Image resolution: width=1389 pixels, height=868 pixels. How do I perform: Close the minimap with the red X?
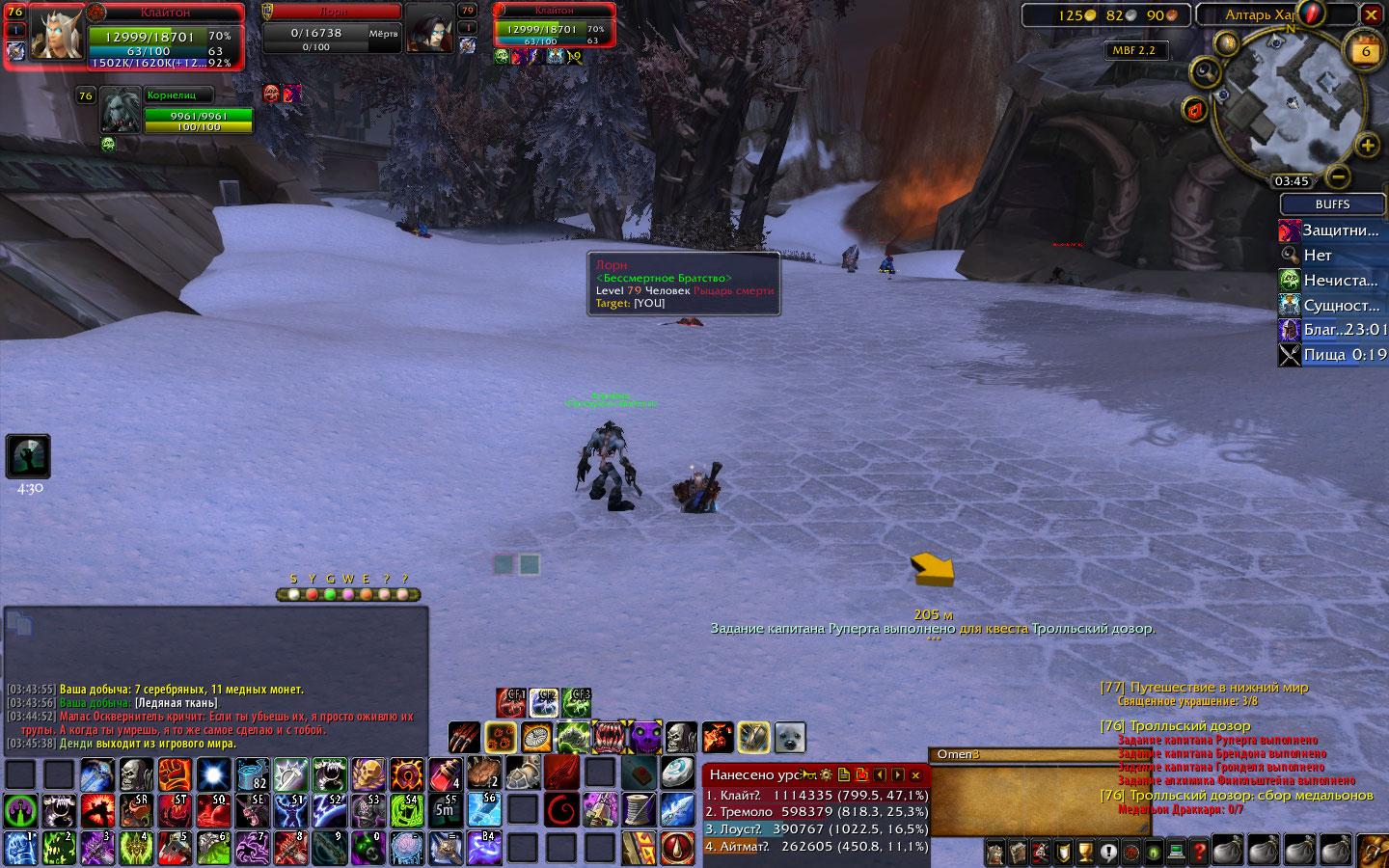click(1371, 14)
